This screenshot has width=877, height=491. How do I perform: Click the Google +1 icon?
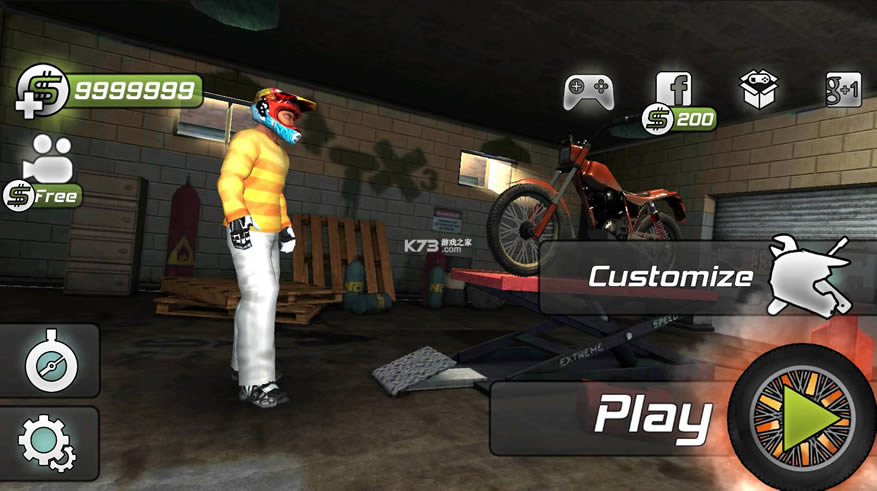pos(843,90)
